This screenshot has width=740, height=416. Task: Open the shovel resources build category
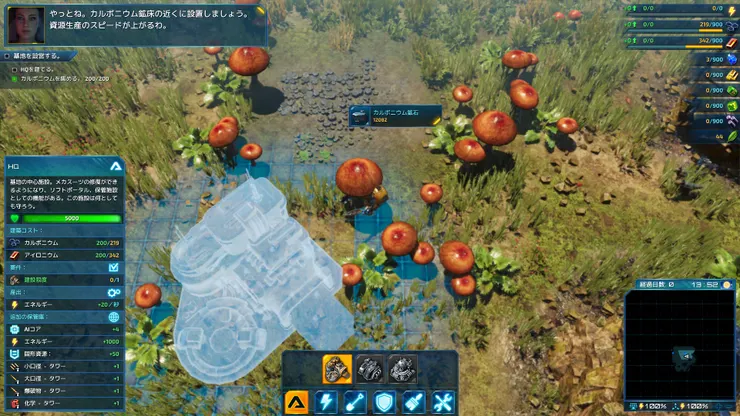[355, 402]
